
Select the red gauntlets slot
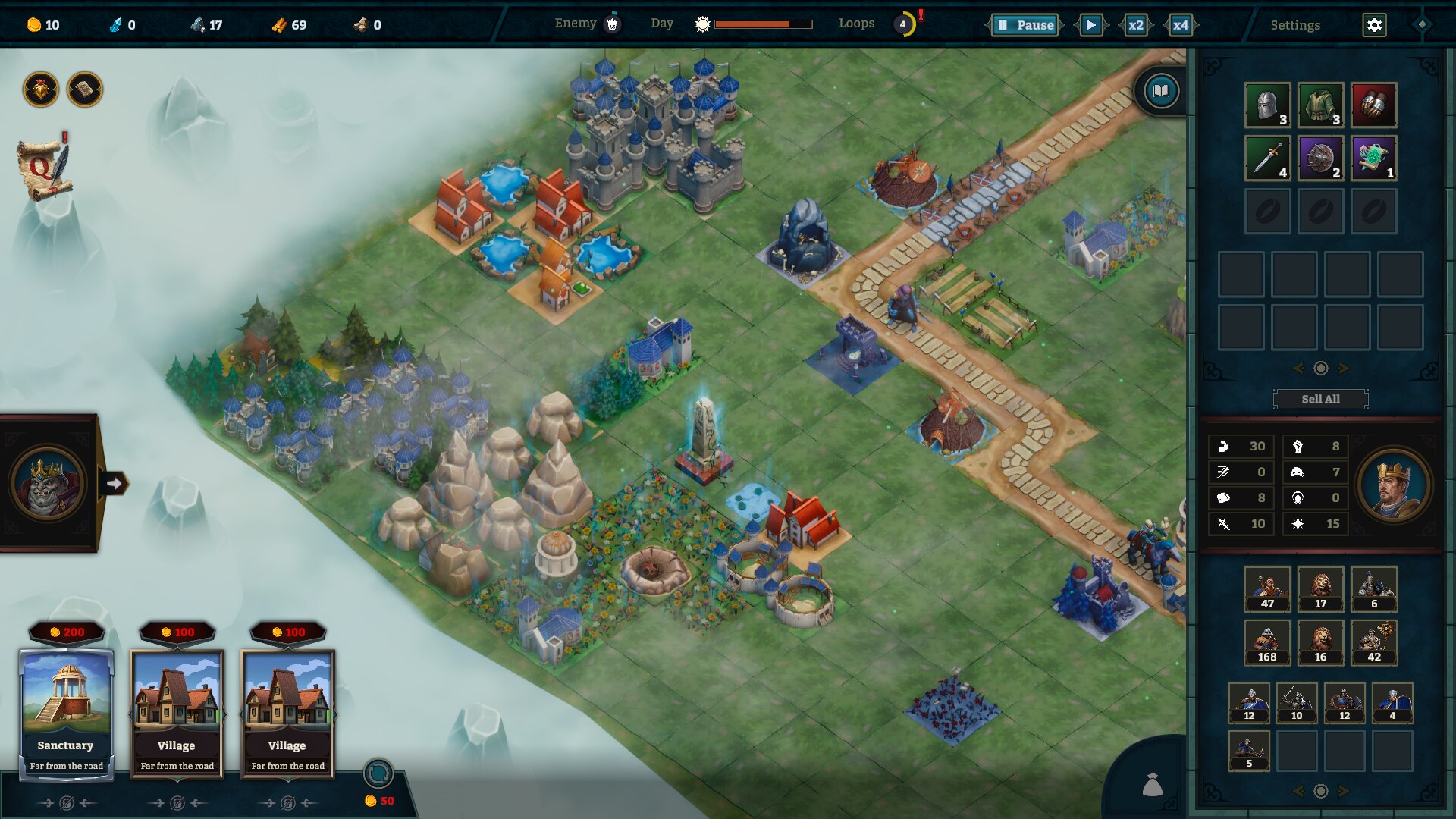tap(1373, 105)
